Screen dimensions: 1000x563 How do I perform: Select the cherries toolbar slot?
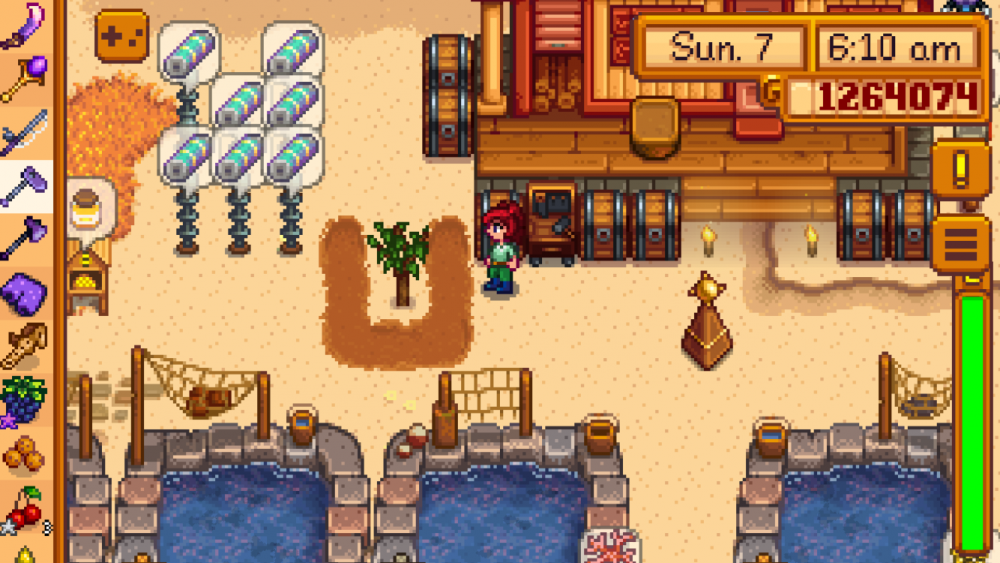(25, 508)
